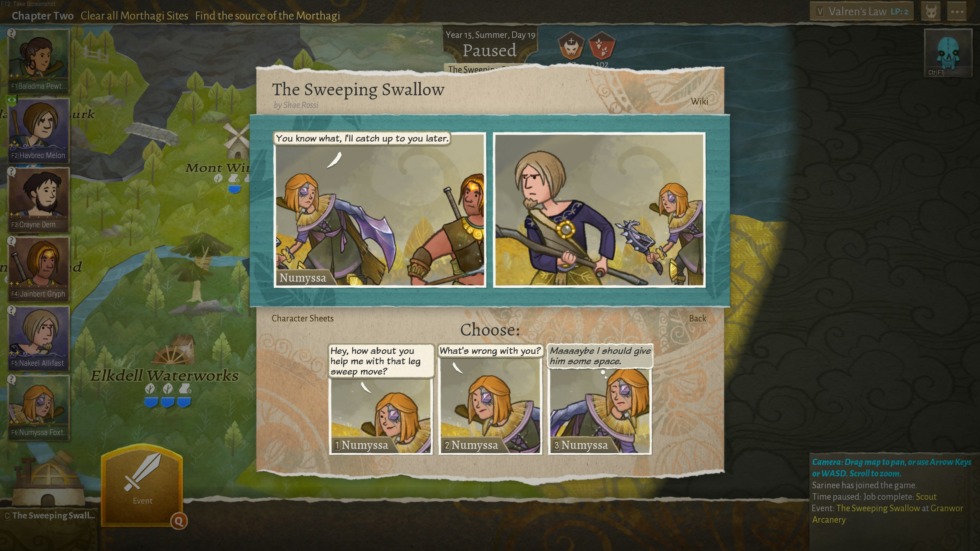This screenshot has height=551, width=980.
Task: Open the Wiki link
Action: coord(698,101)
